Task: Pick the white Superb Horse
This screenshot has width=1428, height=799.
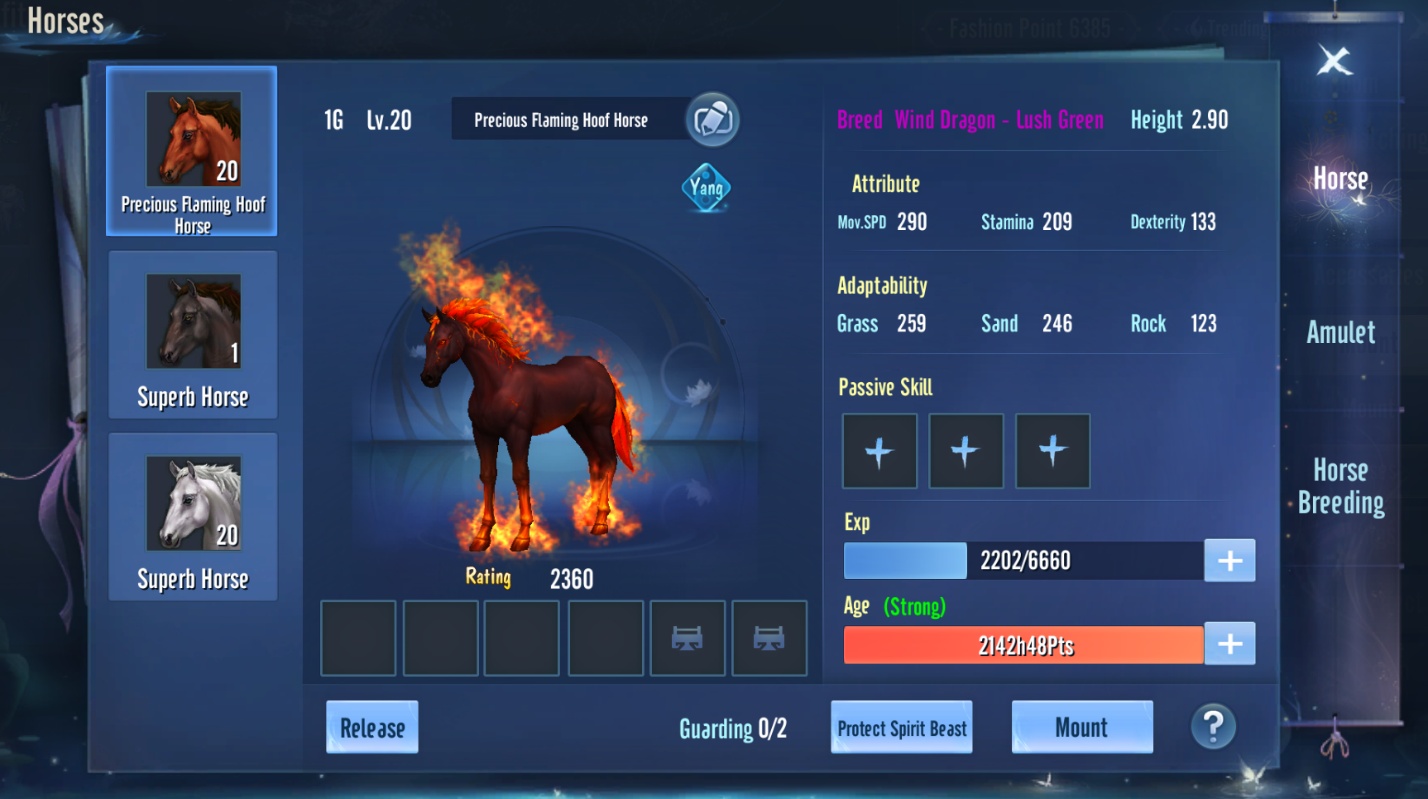Action: pyautogui.click(x=192, y=516)
